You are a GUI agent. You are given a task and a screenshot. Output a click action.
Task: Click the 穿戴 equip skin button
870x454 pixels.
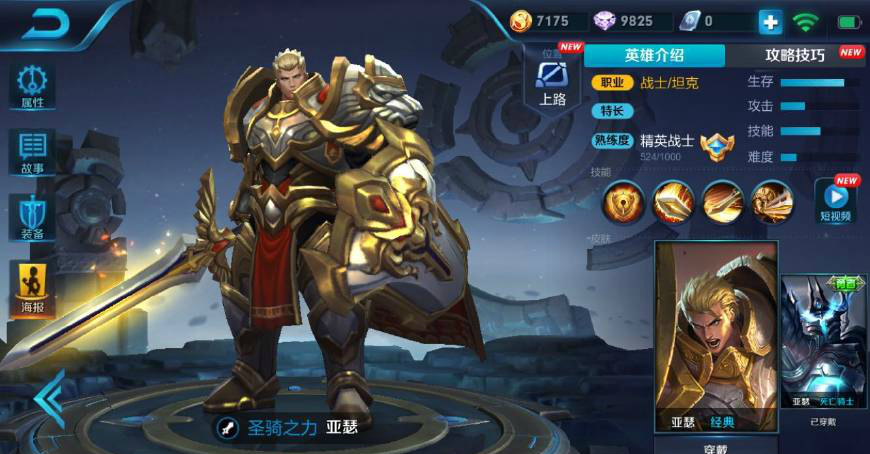point(715,446)
